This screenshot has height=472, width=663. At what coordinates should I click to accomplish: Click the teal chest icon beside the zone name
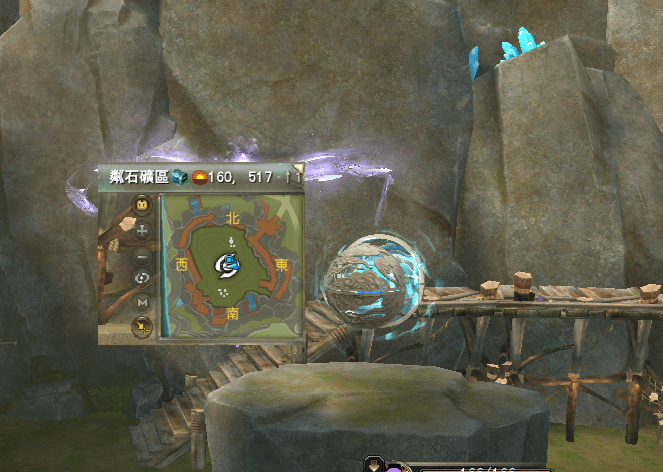click(x=179, y=177)
